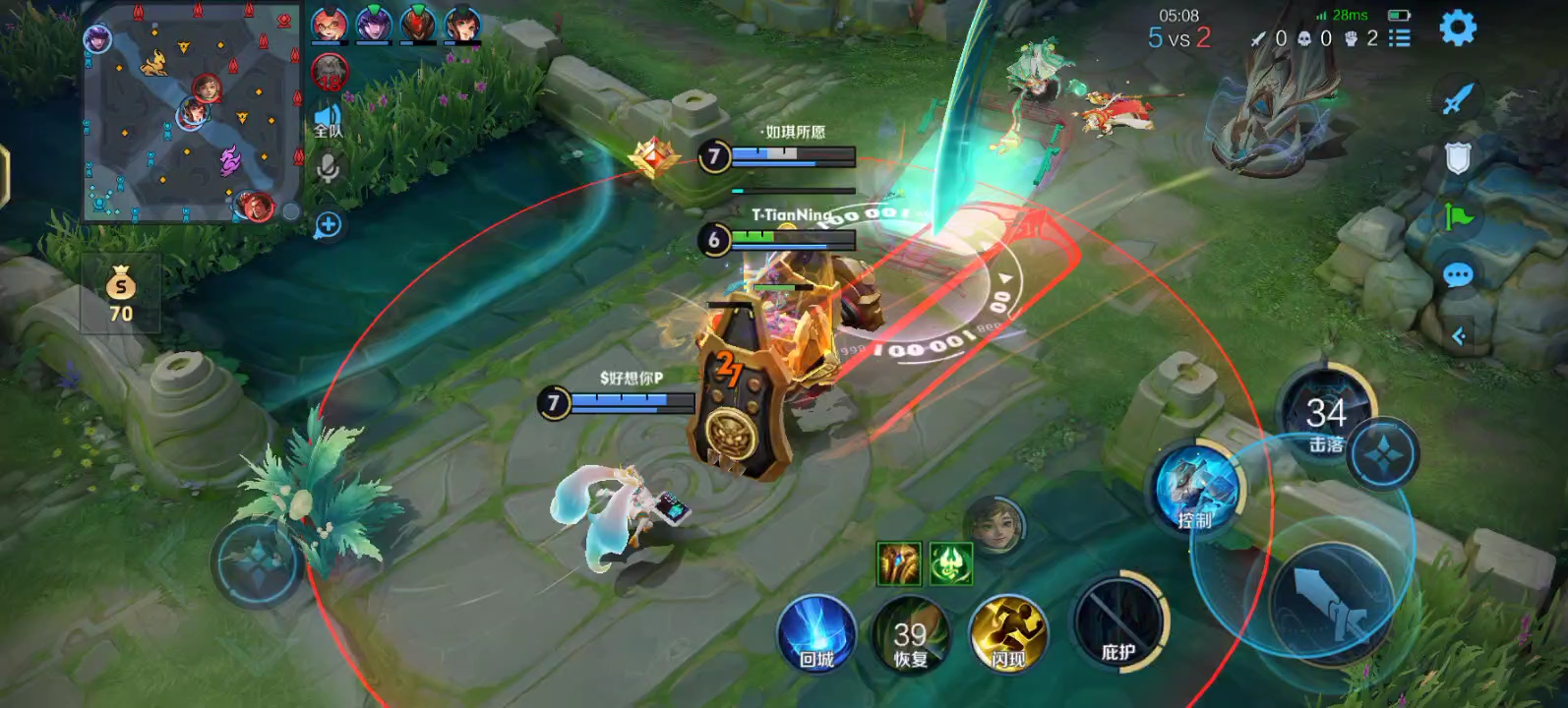This screenshot has height=708, width=1568.
Task: Activate the 庇护 skill button
Action: coord(1118,623)
